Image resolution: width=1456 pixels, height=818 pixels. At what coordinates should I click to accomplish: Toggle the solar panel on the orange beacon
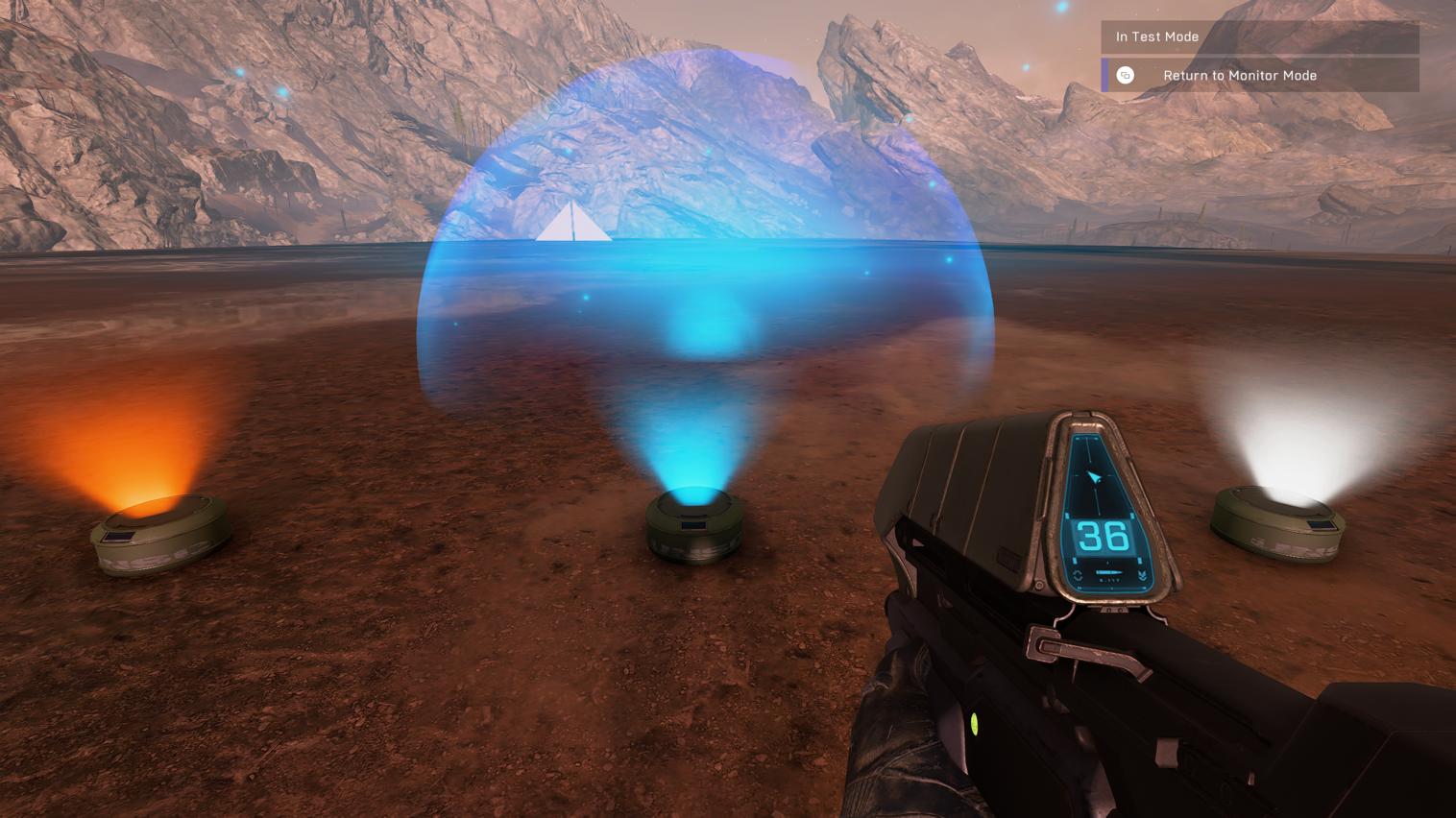(x=118, y=536)
